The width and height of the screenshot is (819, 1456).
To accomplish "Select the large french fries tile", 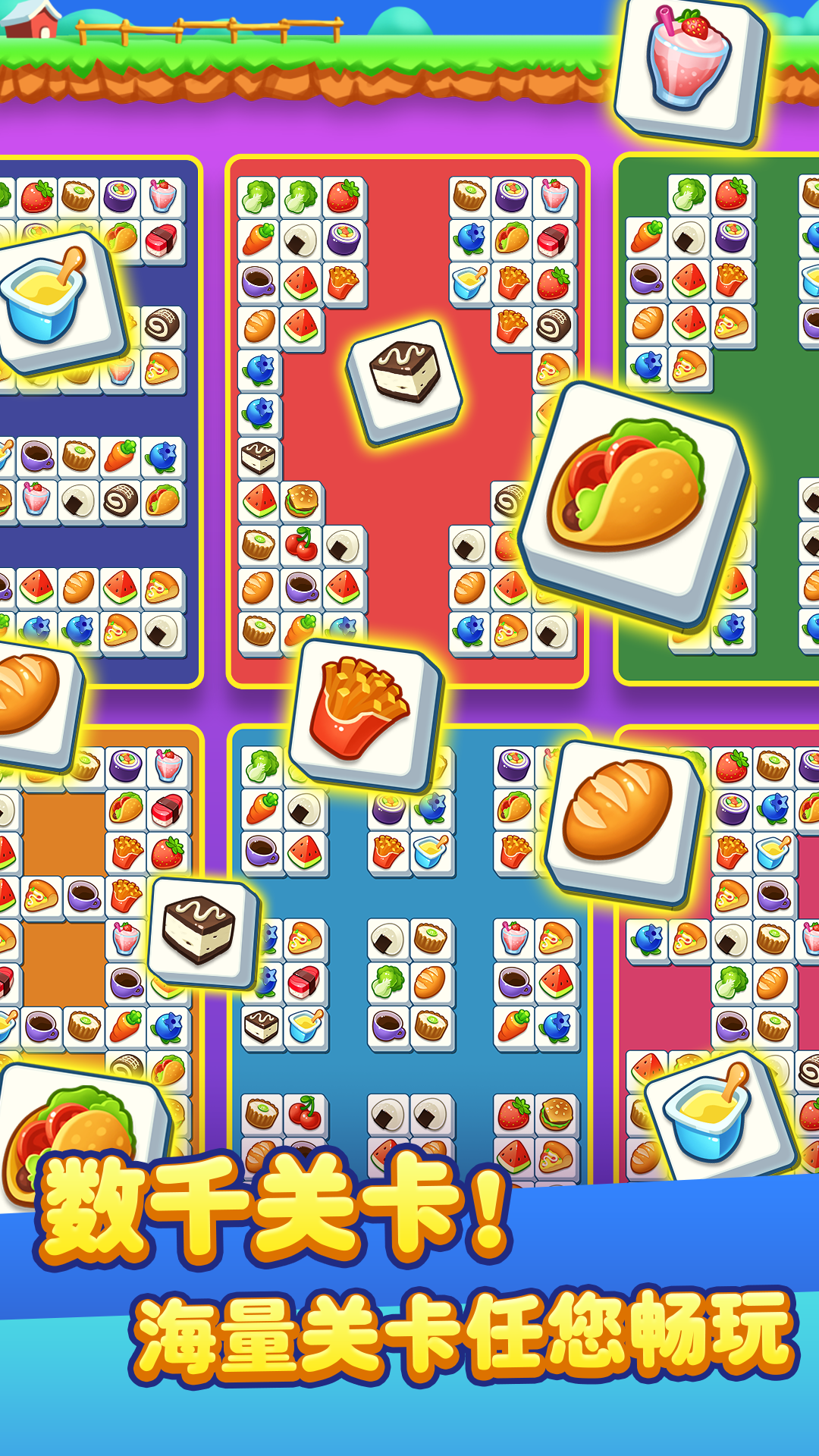I will [x=364, y=713].
